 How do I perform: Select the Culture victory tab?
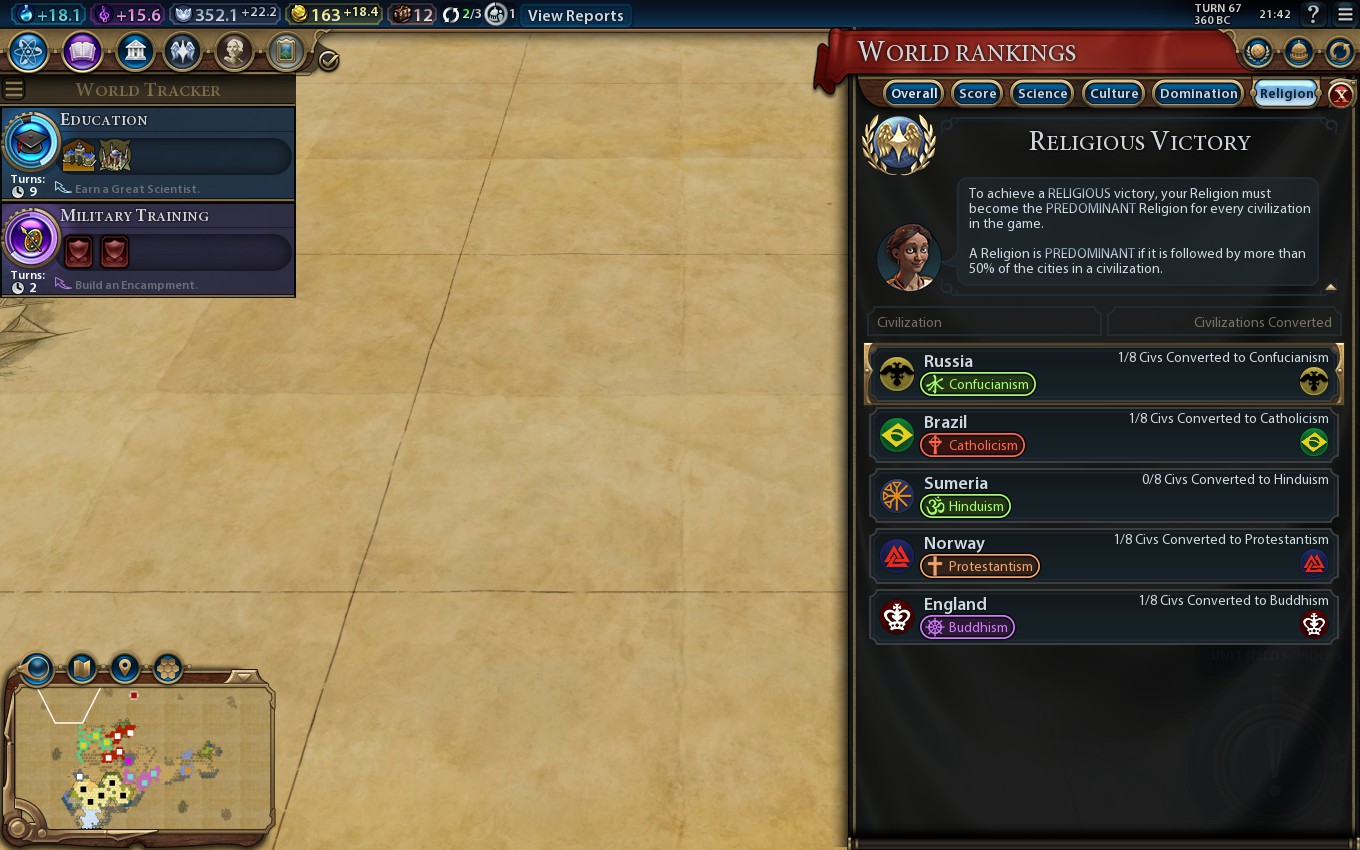(x=1114, y=93)
